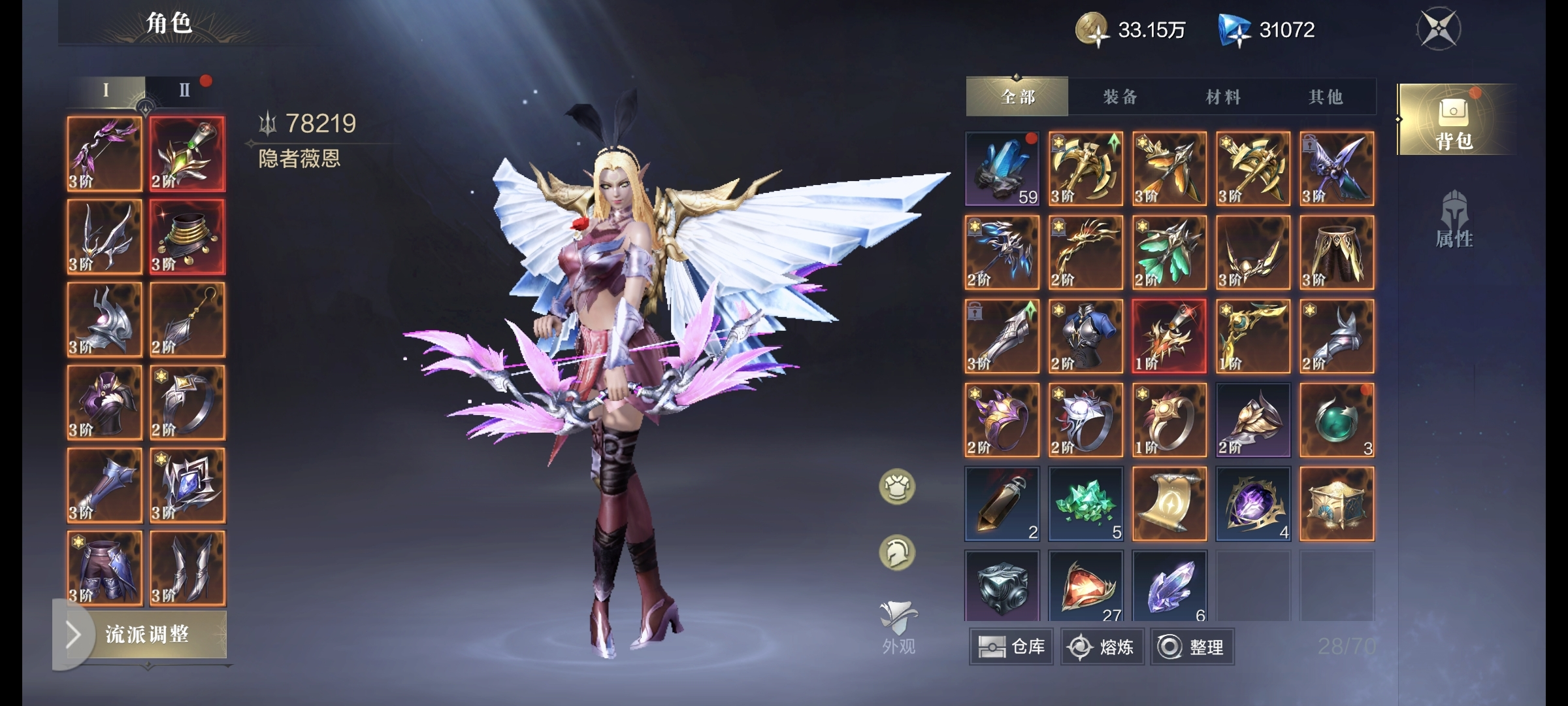Select the green orb item in the bag
The width and height of the screenshot is (1568, 706).
[x=1337, y=420]
